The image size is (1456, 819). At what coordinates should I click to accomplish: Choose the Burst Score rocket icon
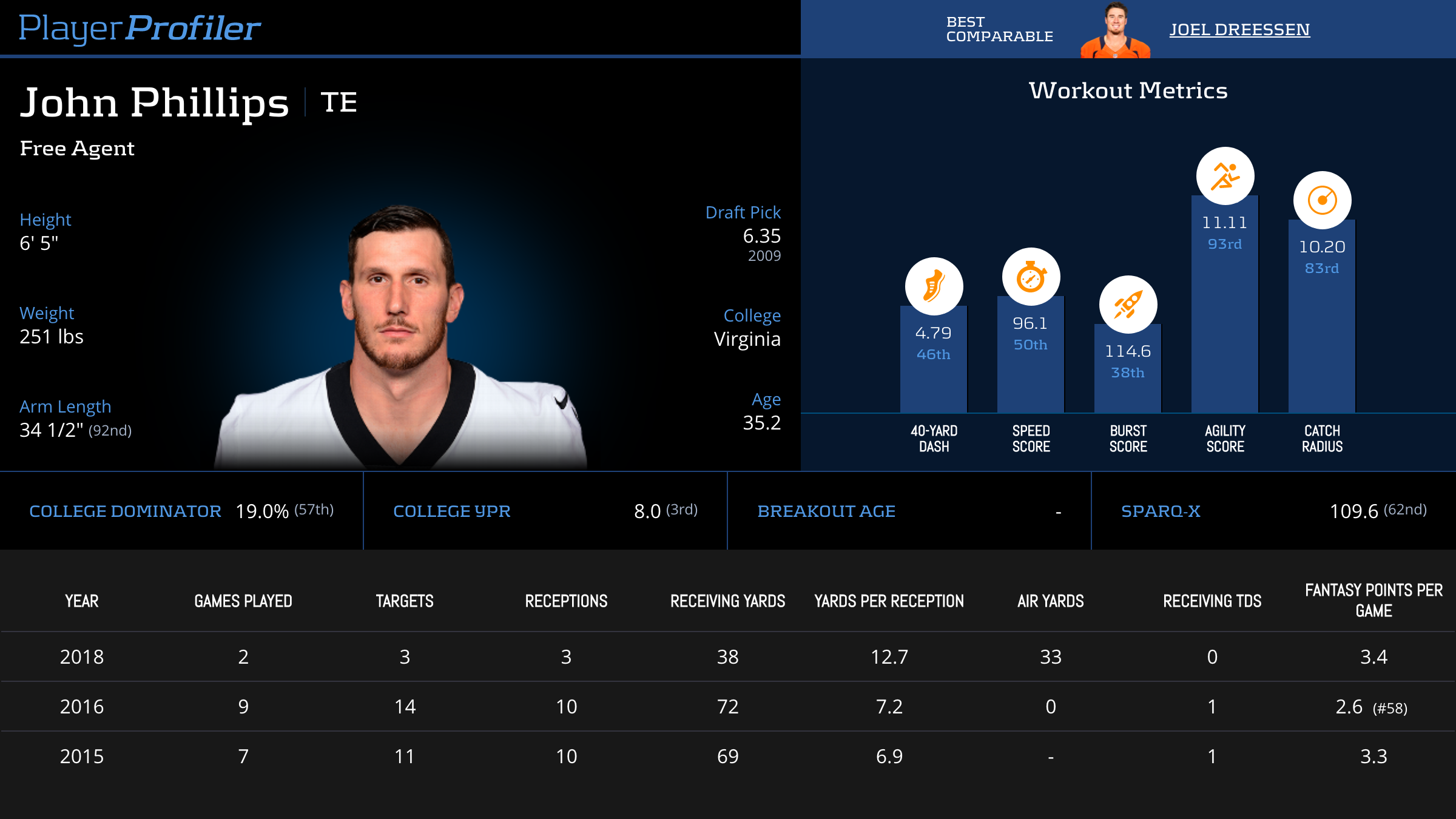click(x=1128, y=305)
